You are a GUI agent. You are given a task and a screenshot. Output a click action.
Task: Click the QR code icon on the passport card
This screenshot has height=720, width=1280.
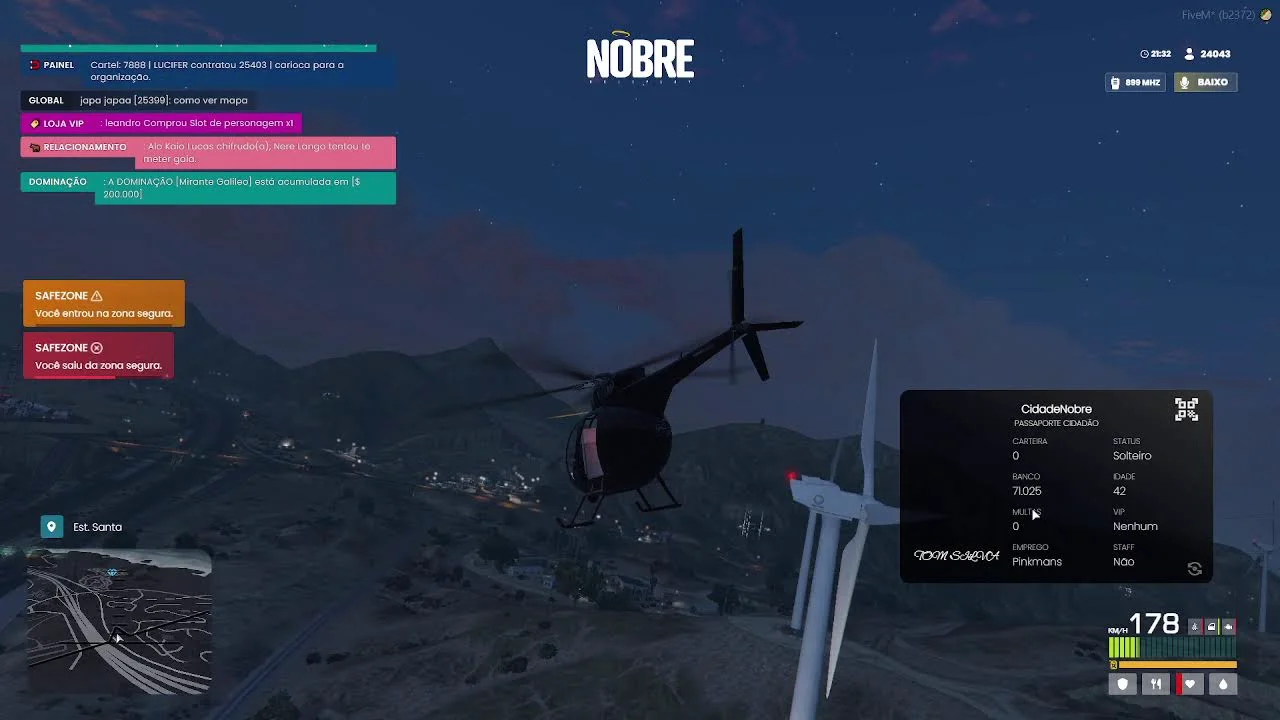pyautogui.click(x=1186, y=409)
